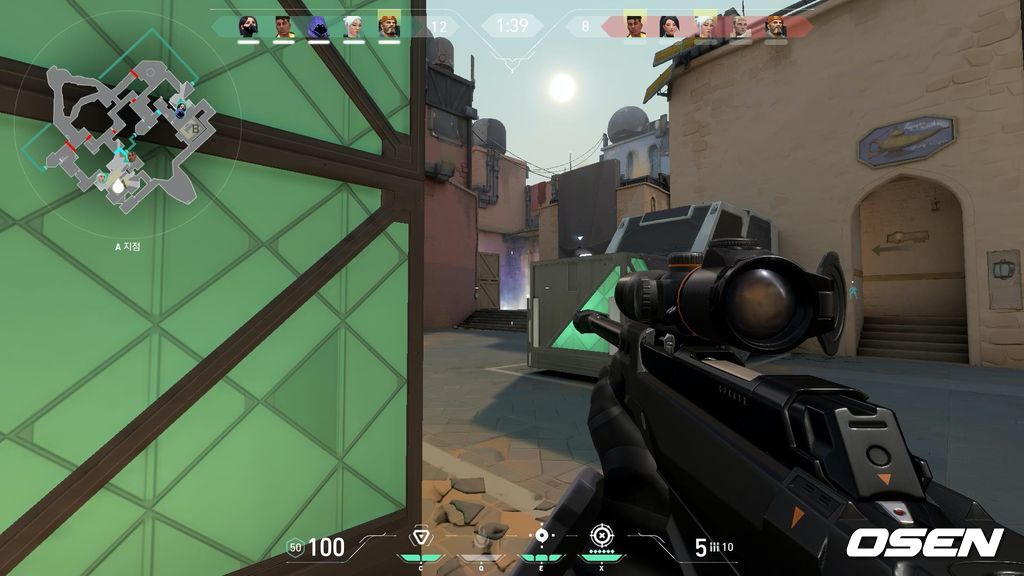Select the teal team's bearded Brimstone portrait
This screenshot has width=1024, height=576.
pos(389,26)
